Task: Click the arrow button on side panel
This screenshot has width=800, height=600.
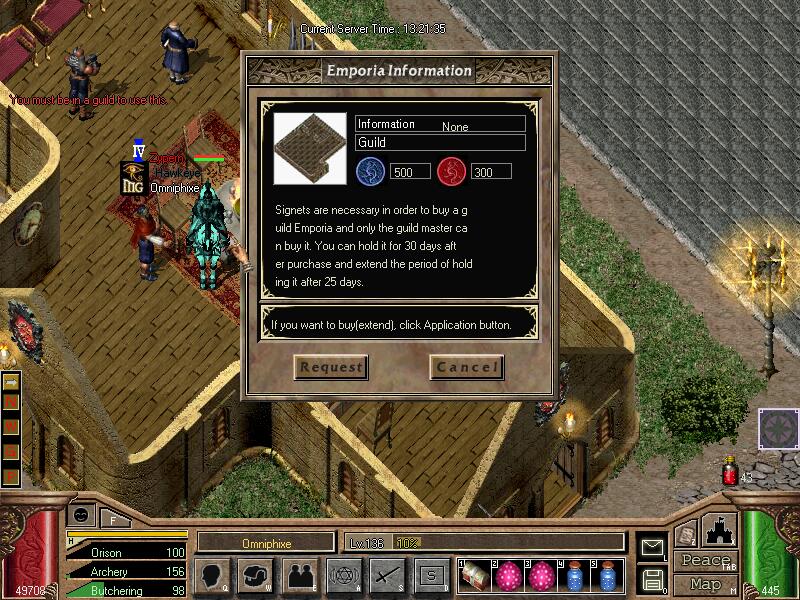Action: [12, 383]
